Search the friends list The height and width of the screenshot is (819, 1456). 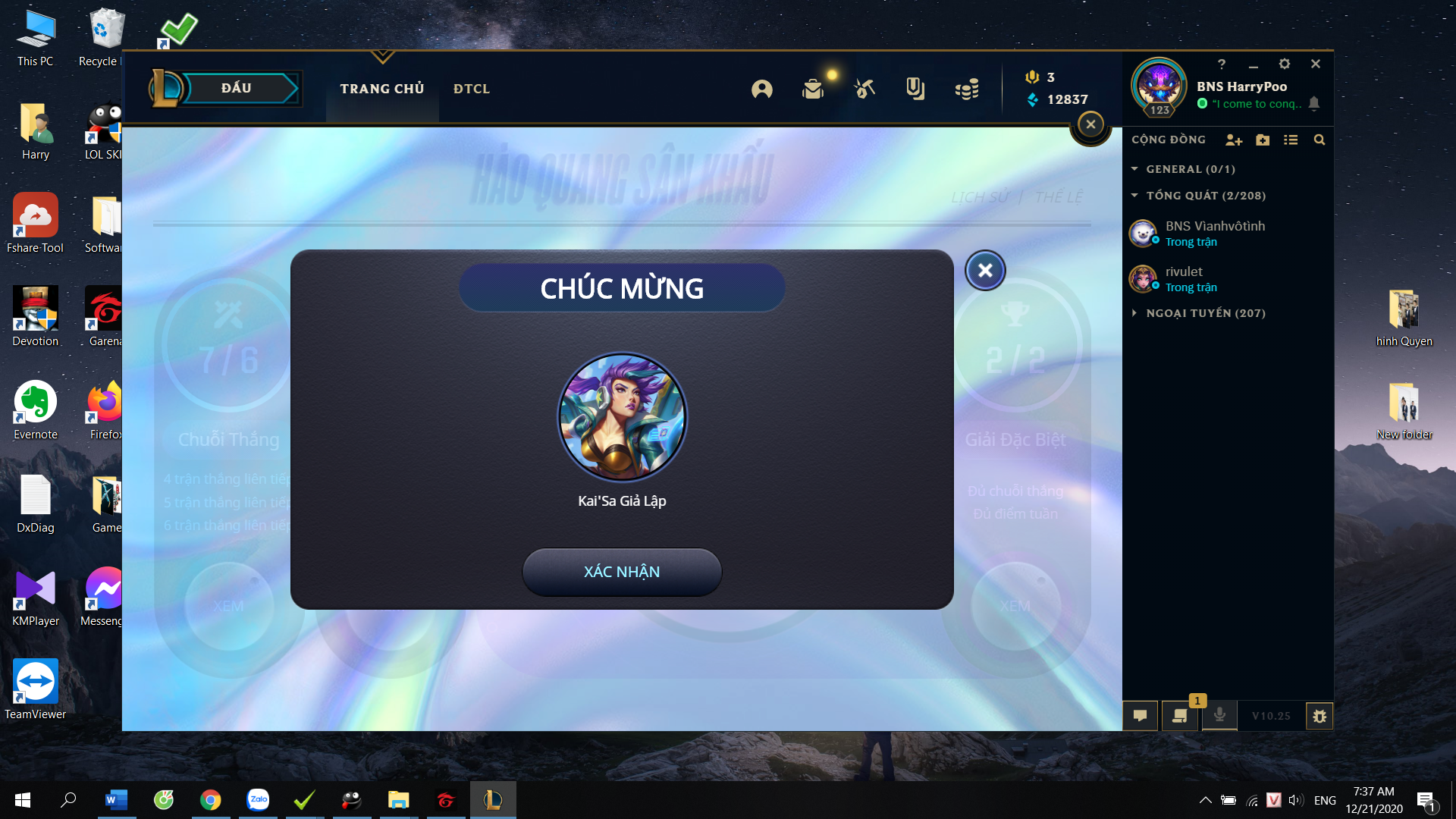pos(1319,140)
